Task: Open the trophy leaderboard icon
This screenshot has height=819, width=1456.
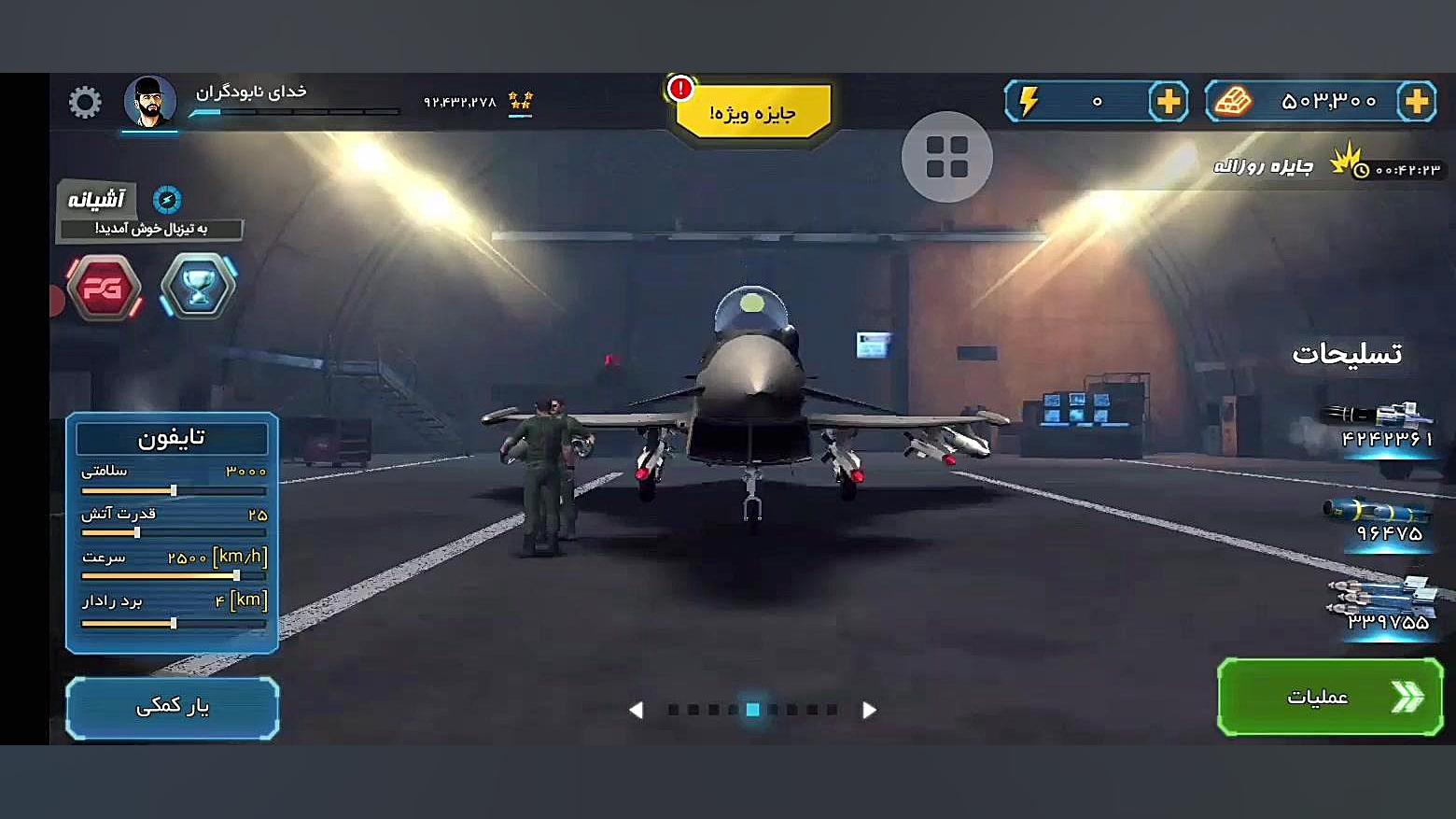Action: [198, 287]
